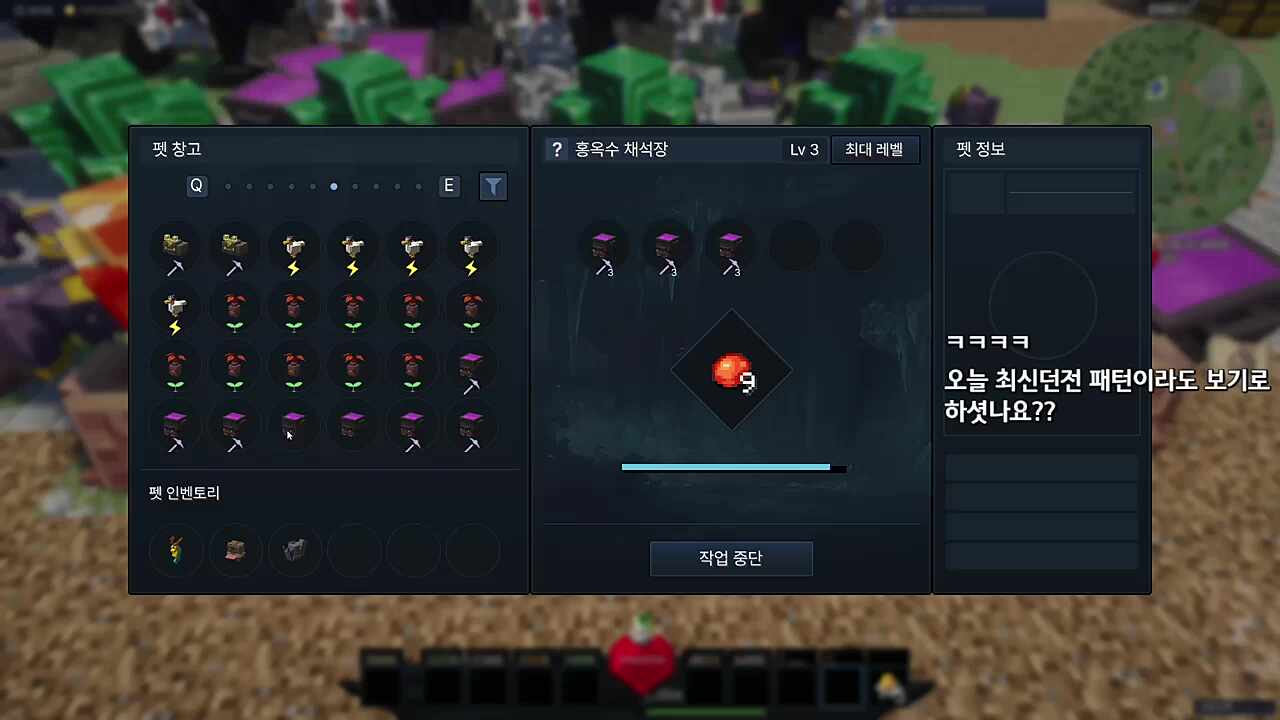Open the E next page button
Viewport: 1280px width, 720px height.
pos(448,186)
